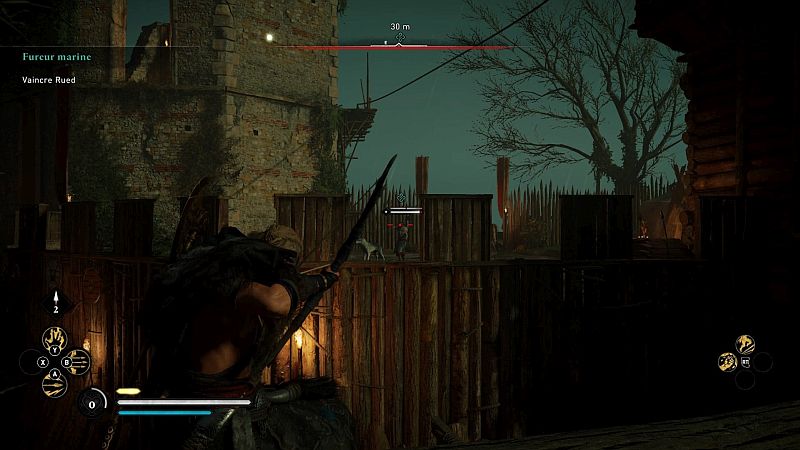Activate the triple arrow volley ability

click(78, 360)
